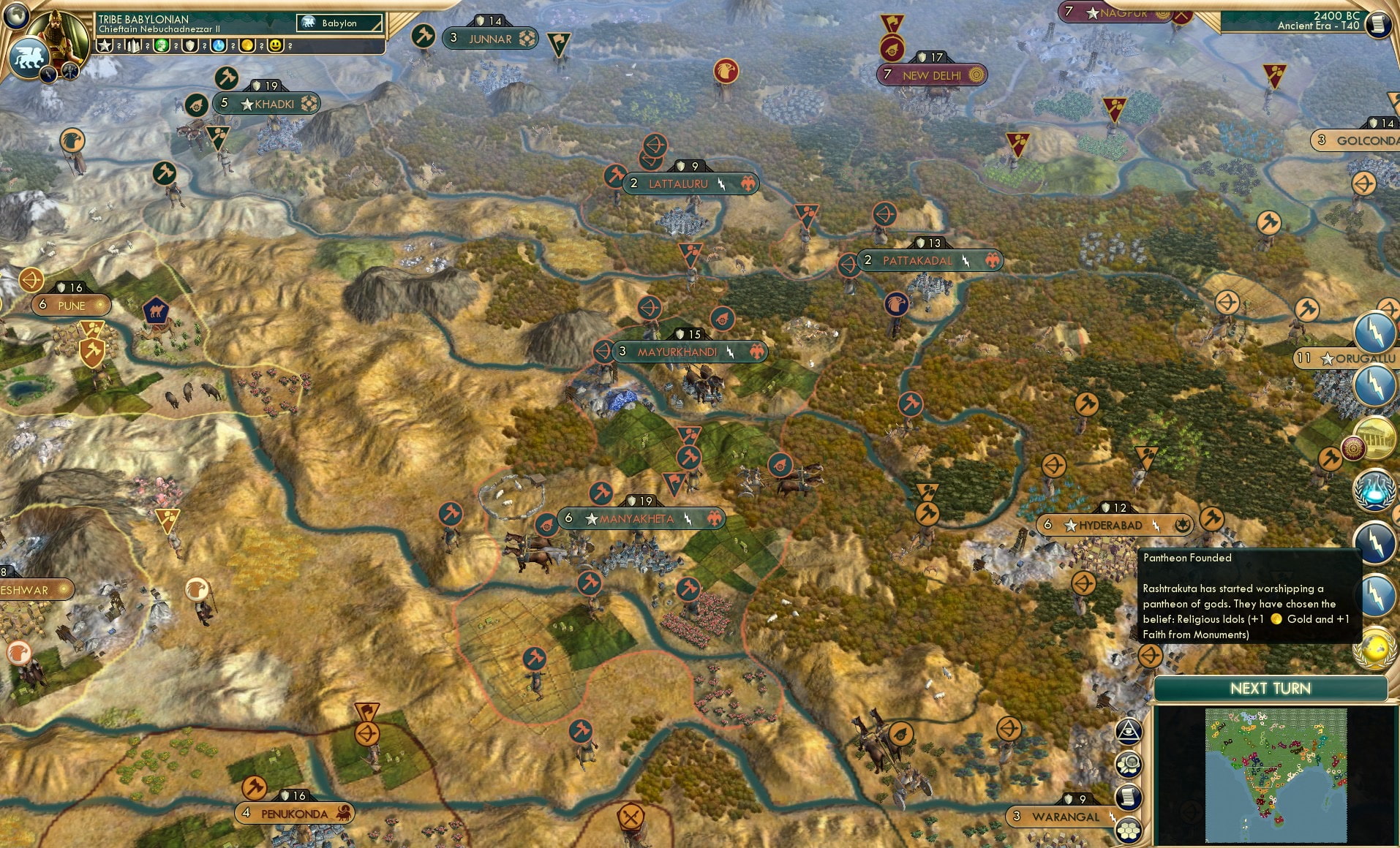Click the minimap to navigate the world

click(1276, 775)
